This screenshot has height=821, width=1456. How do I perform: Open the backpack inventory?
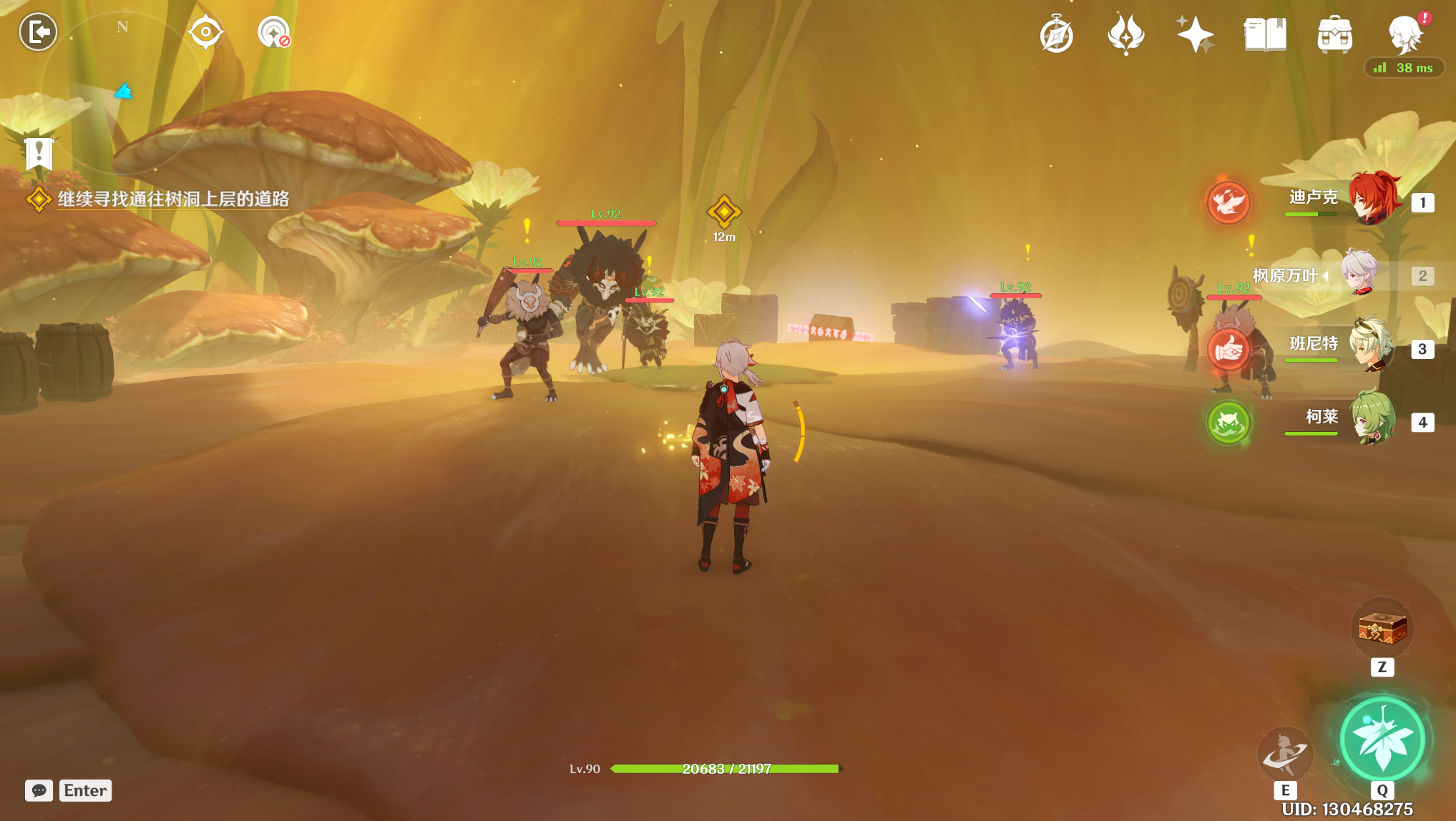pos(1334,34)
